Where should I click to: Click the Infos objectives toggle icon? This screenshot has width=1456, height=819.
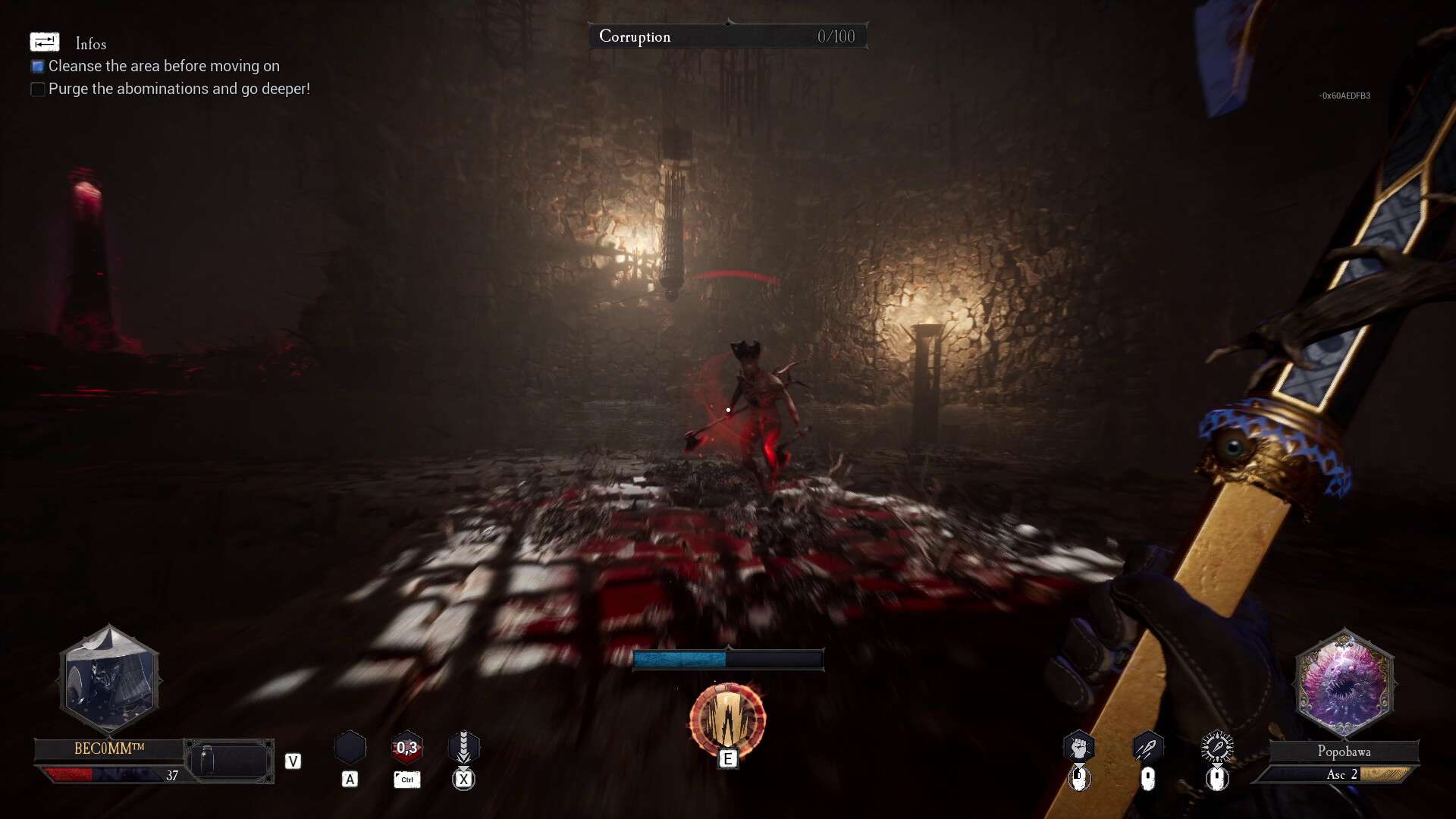(x=44, y=42)
